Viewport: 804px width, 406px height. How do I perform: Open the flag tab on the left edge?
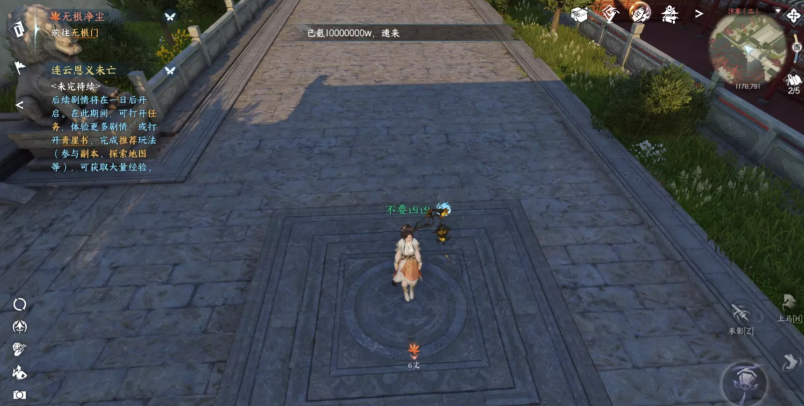pos(19,68)
